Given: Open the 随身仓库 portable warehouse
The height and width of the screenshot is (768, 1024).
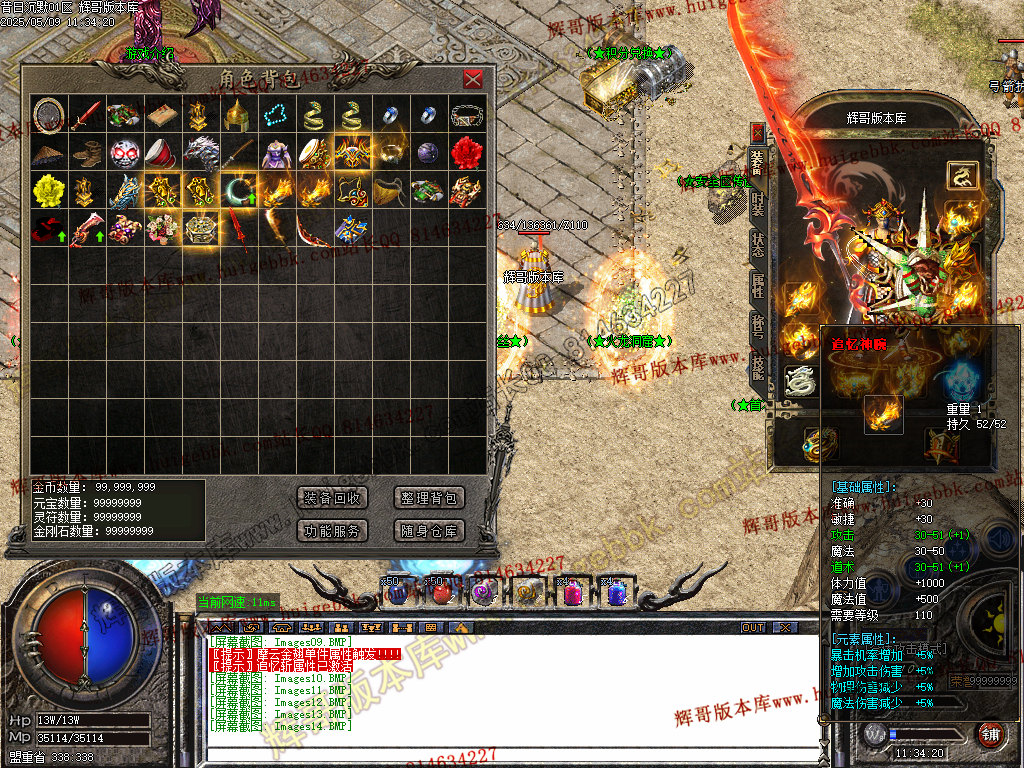Looking at the screenshot, I should coord(429,531).
